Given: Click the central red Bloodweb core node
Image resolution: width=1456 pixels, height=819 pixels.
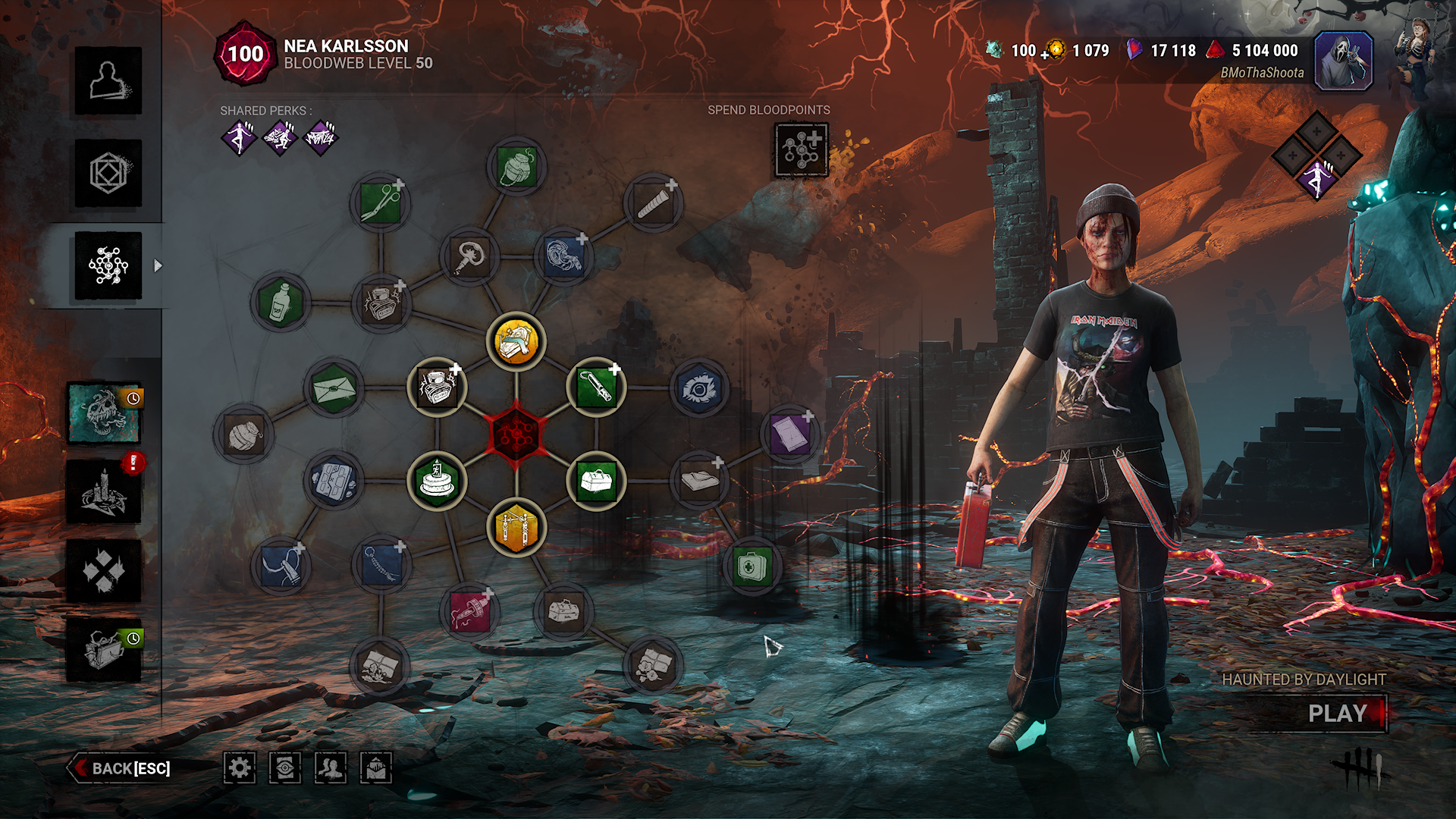Looking at the screenshot, I should 516,435.
